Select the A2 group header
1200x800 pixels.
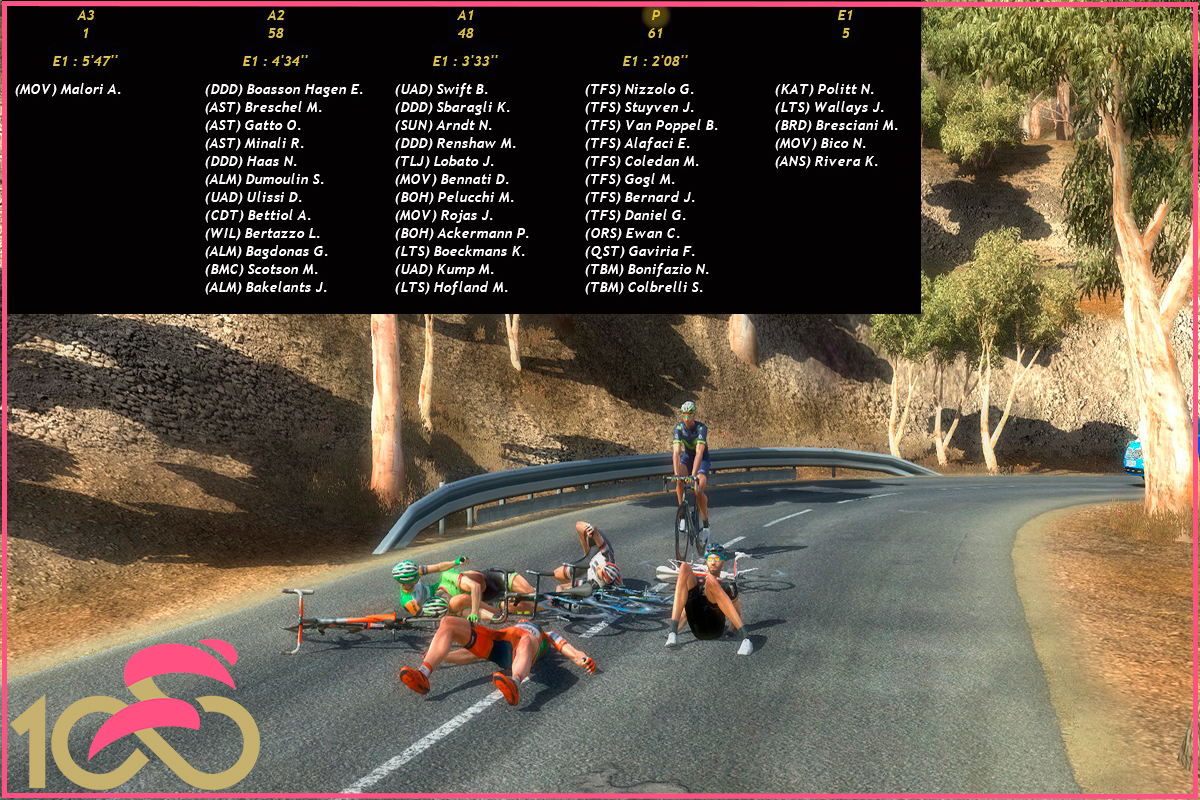(276, 16)
